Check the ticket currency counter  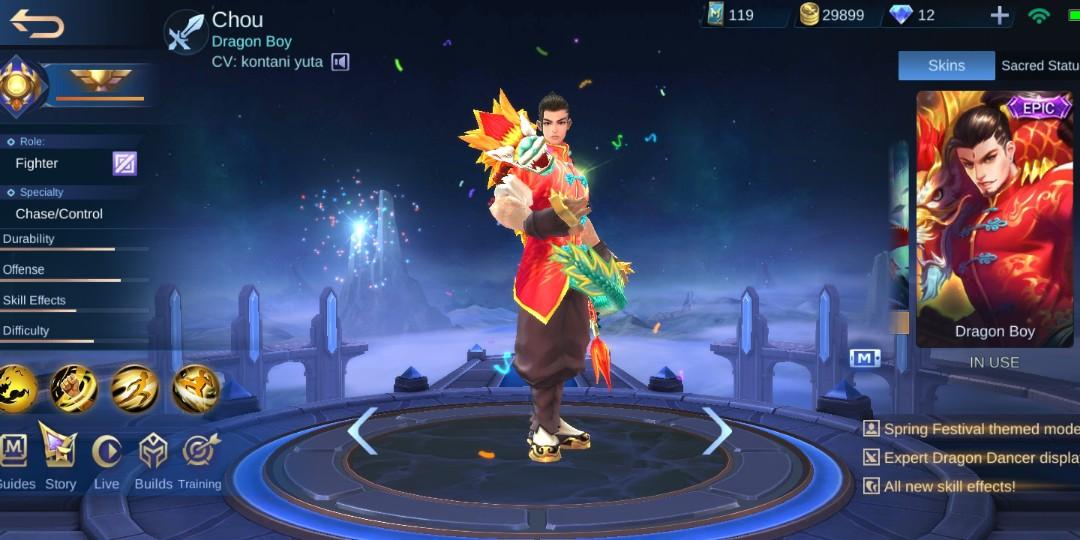click(730, 15)
